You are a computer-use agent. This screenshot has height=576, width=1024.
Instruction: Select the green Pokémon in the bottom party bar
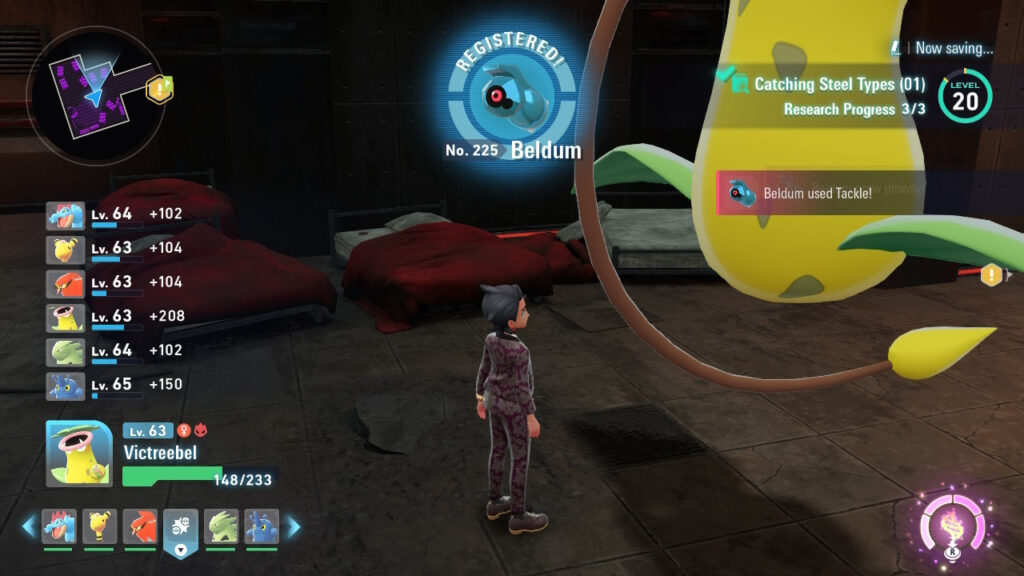(221, 526)
